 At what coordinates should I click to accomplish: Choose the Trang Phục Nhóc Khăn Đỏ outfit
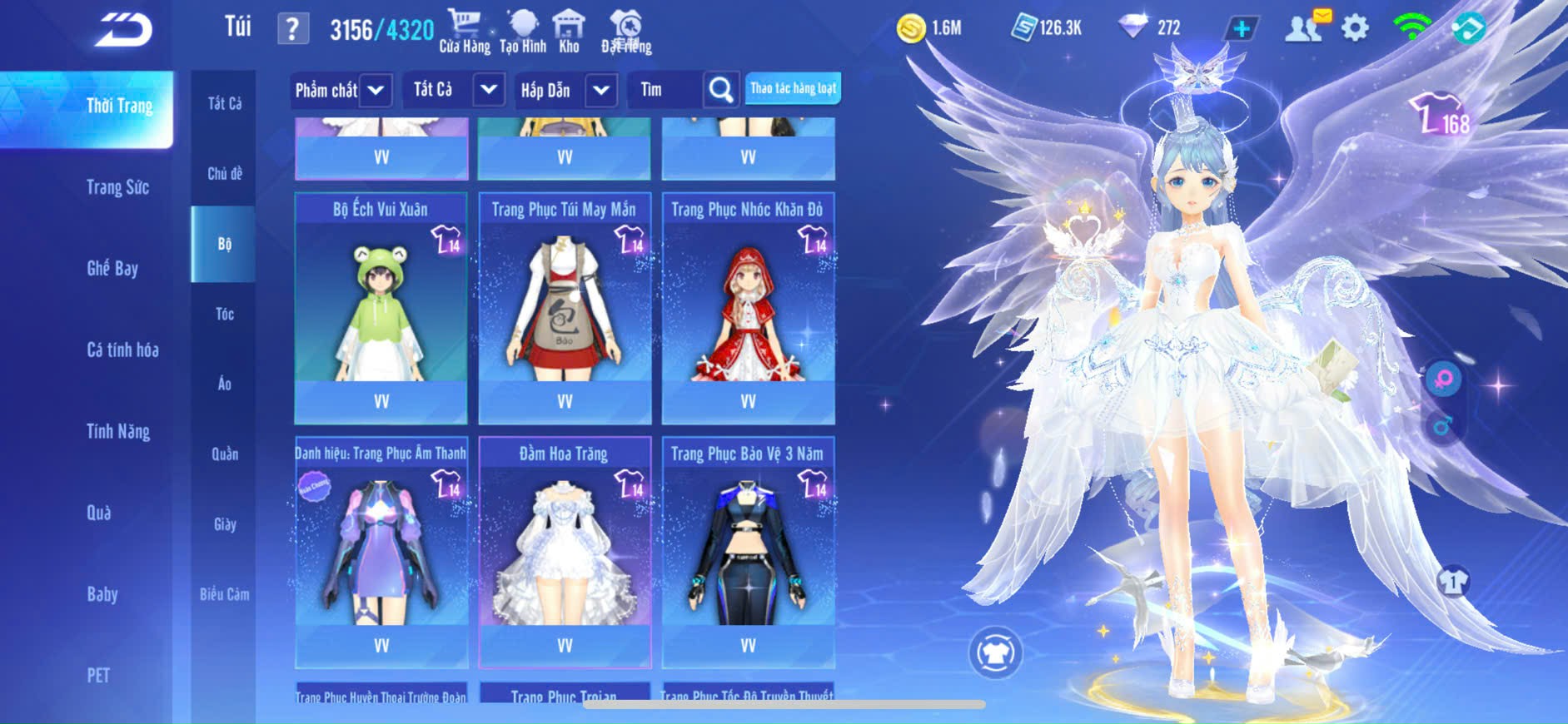748,308
